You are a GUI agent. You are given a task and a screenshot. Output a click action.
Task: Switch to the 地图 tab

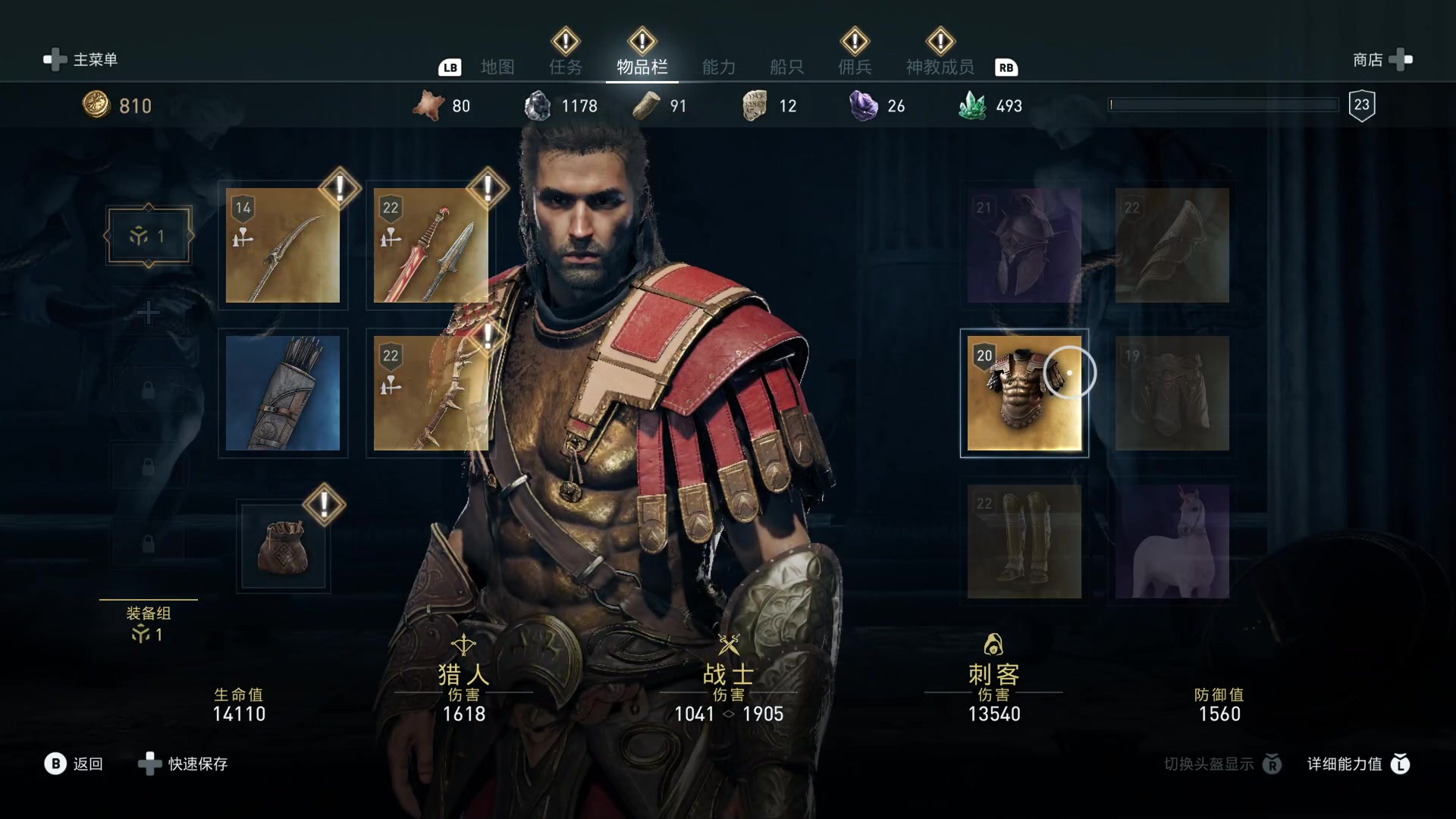(497, 67)
